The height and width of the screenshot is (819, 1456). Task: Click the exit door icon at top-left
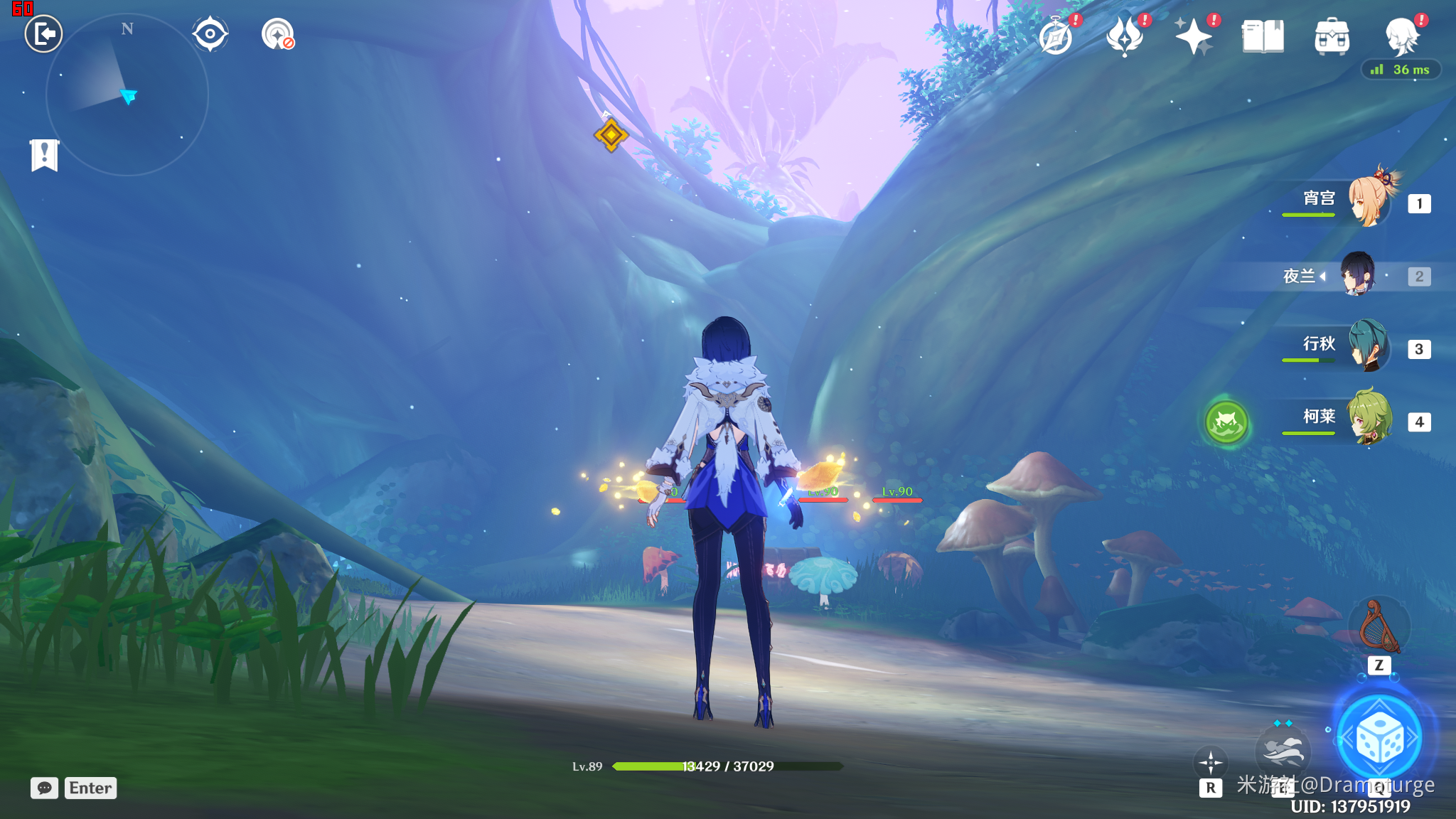pos(44,34)
